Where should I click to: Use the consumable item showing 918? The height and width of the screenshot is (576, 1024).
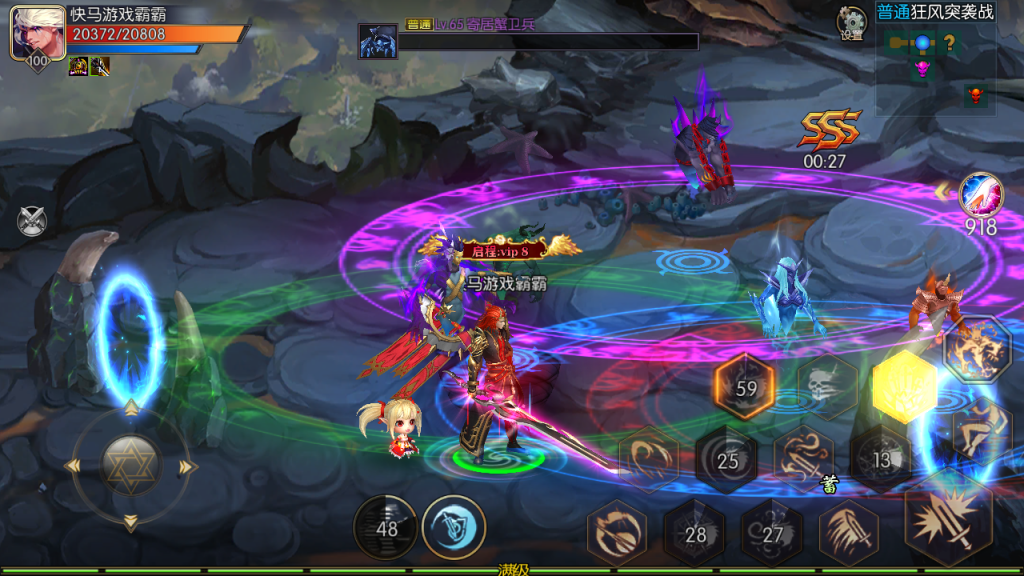[x=980, y=195]
